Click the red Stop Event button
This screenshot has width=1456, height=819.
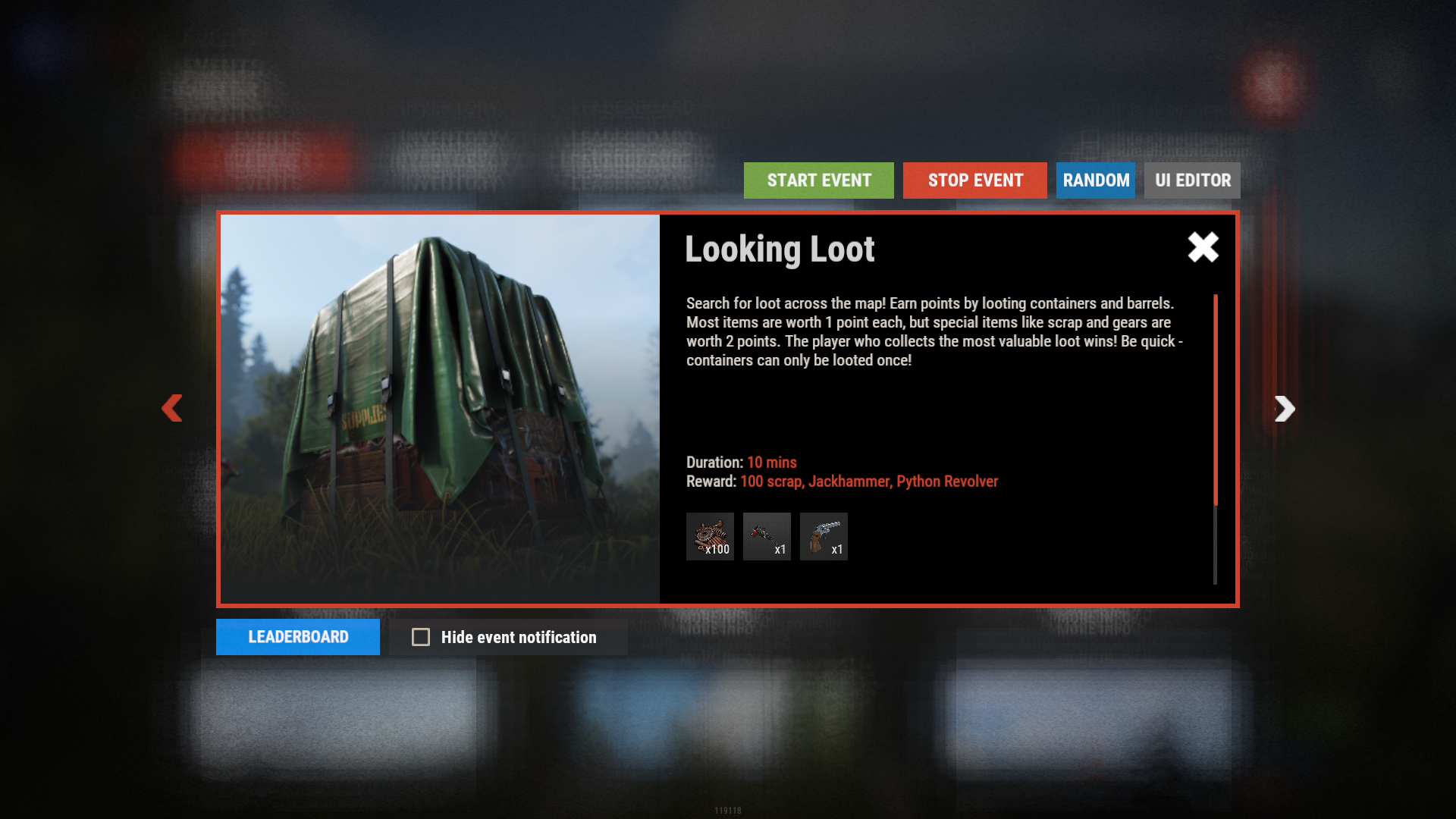(x=974, y=180)
